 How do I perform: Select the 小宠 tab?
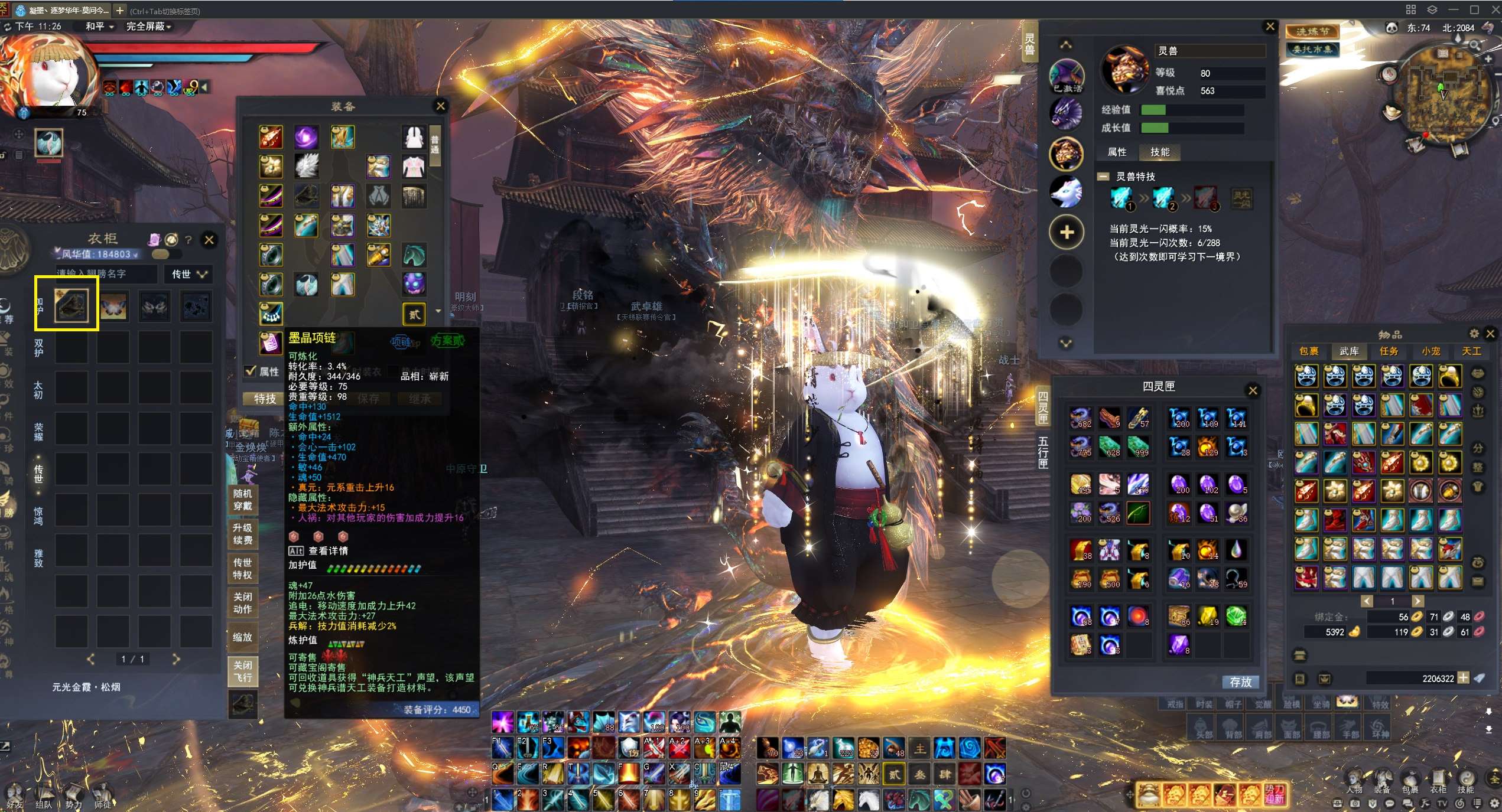tap(1431, 351)
